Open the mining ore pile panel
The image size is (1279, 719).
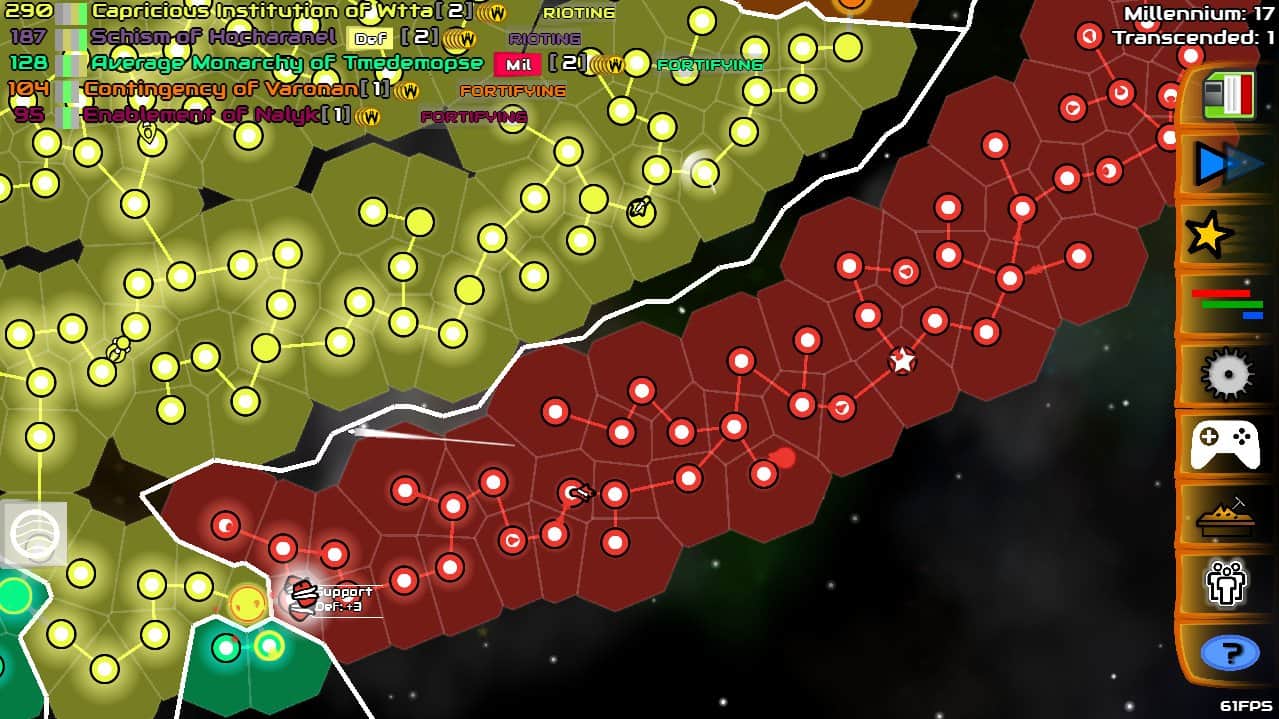point(1225,514)
